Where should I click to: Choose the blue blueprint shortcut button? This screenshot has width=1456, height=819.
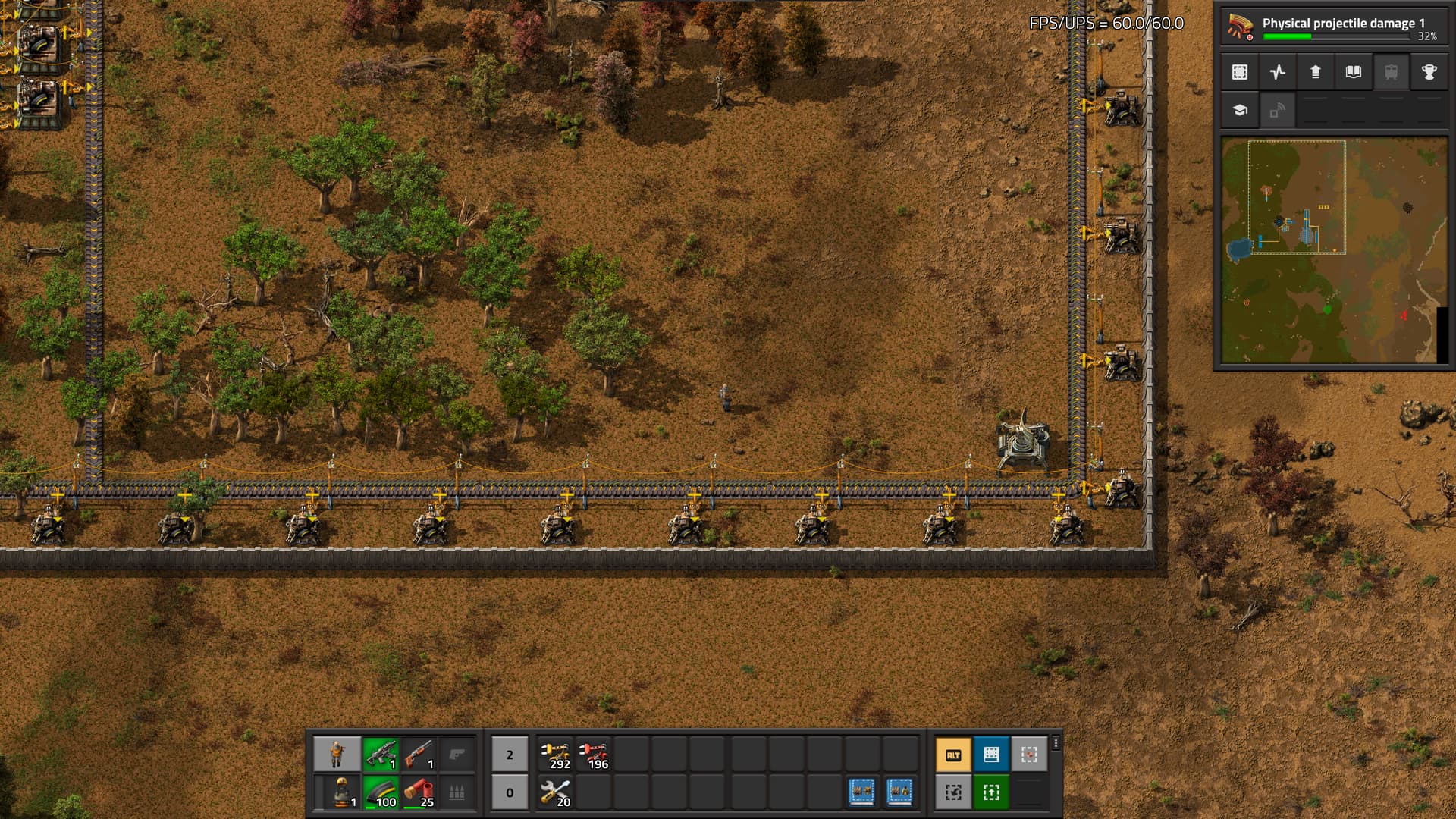(x=991, y=755)
